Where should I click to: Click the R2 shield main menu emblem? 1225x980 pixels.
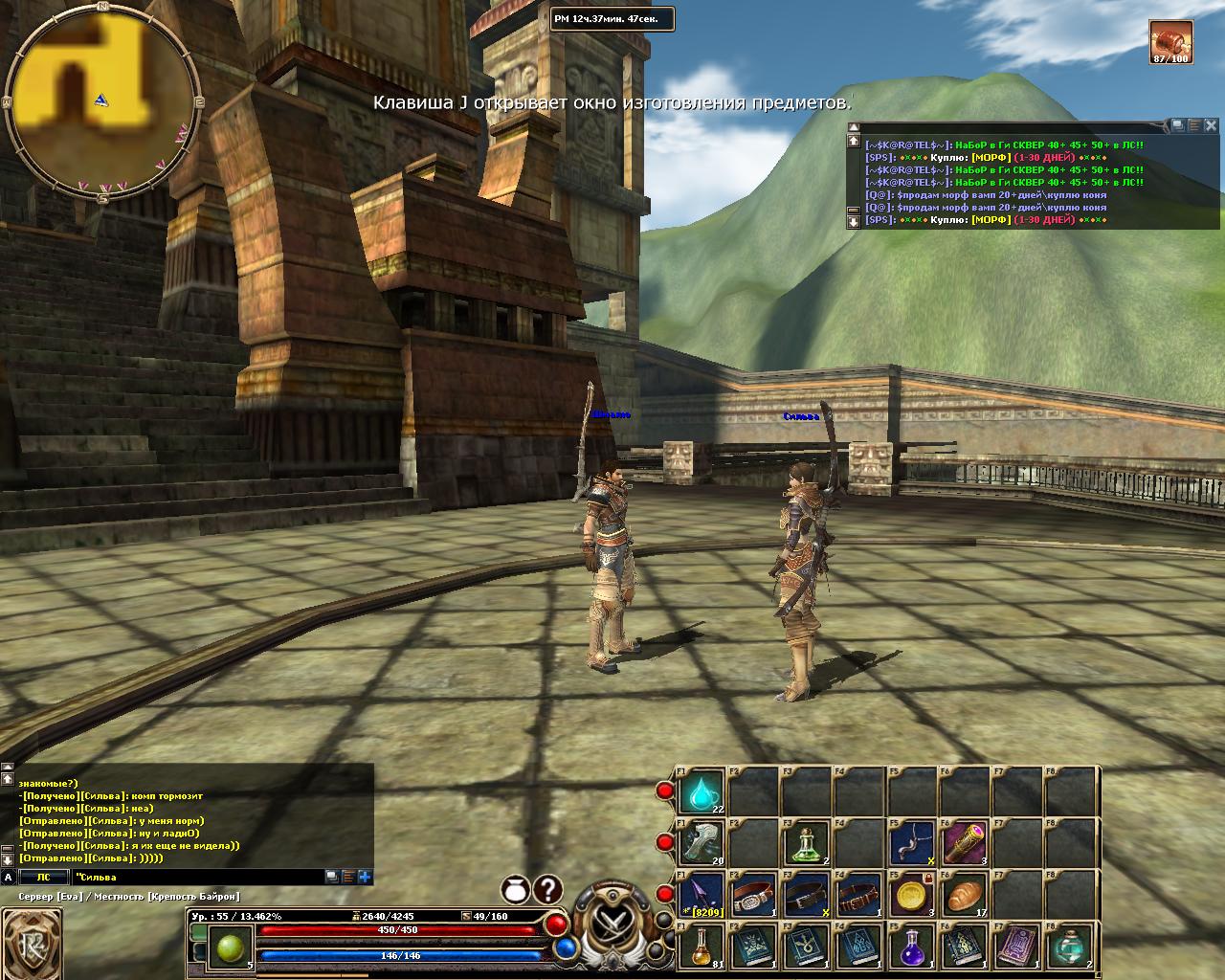(x=33, y=944)
